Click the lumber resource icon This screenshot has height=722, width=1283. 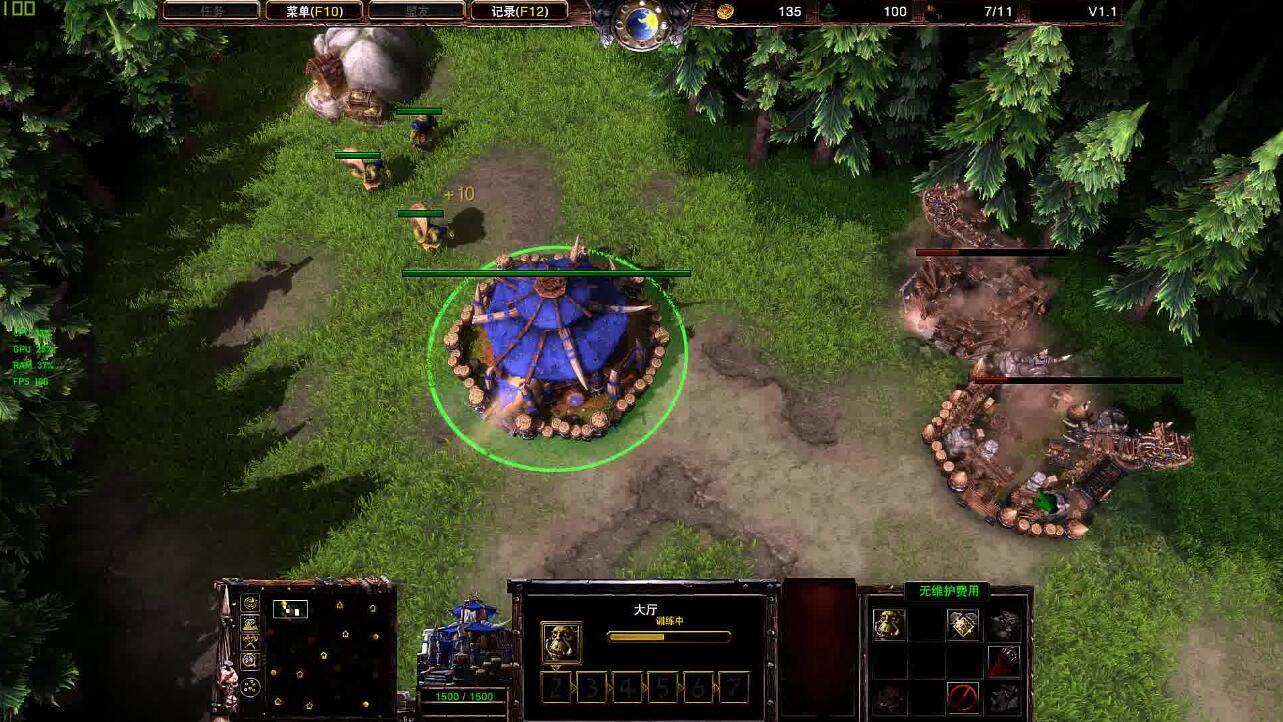pos(829,11)
